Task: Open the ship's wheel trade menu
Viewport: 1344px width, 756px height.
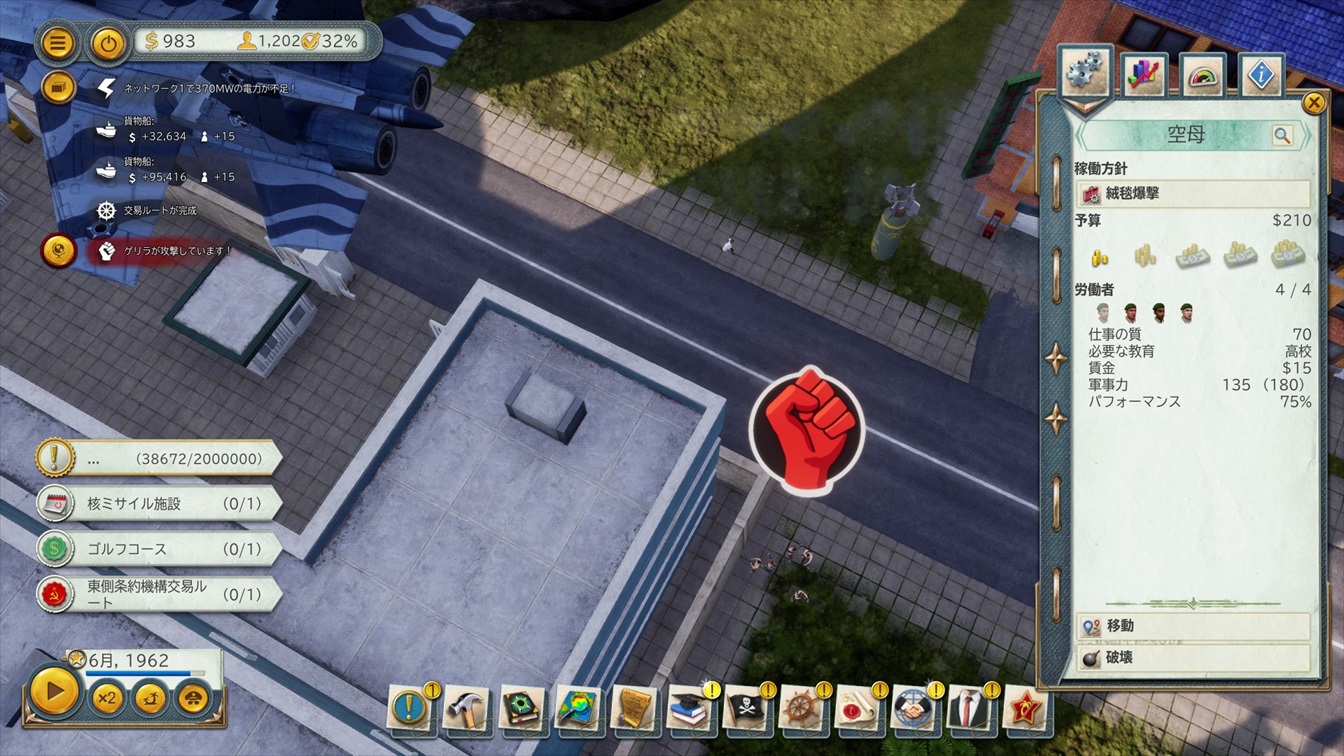Action: (x=802, y=707)
